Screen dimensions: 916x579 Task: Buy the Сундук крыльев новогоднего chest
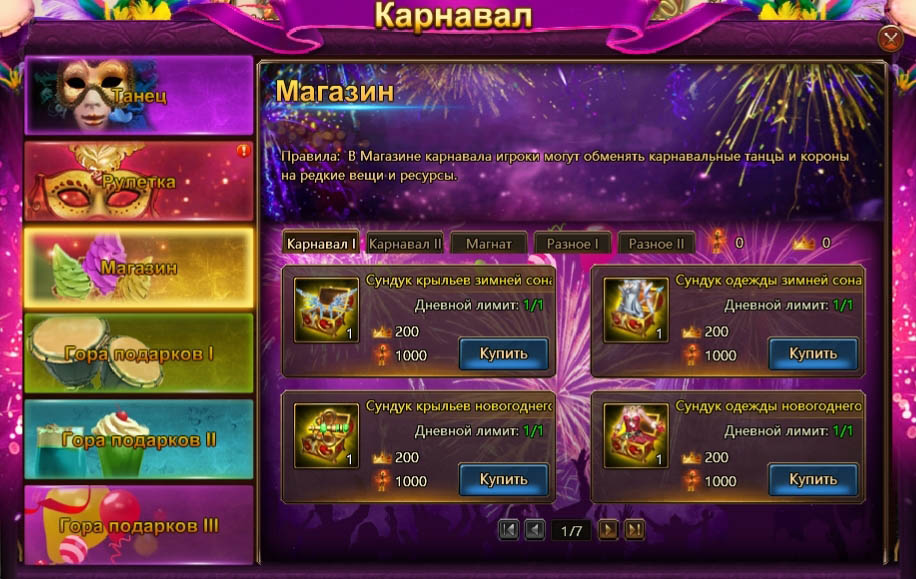504,480
